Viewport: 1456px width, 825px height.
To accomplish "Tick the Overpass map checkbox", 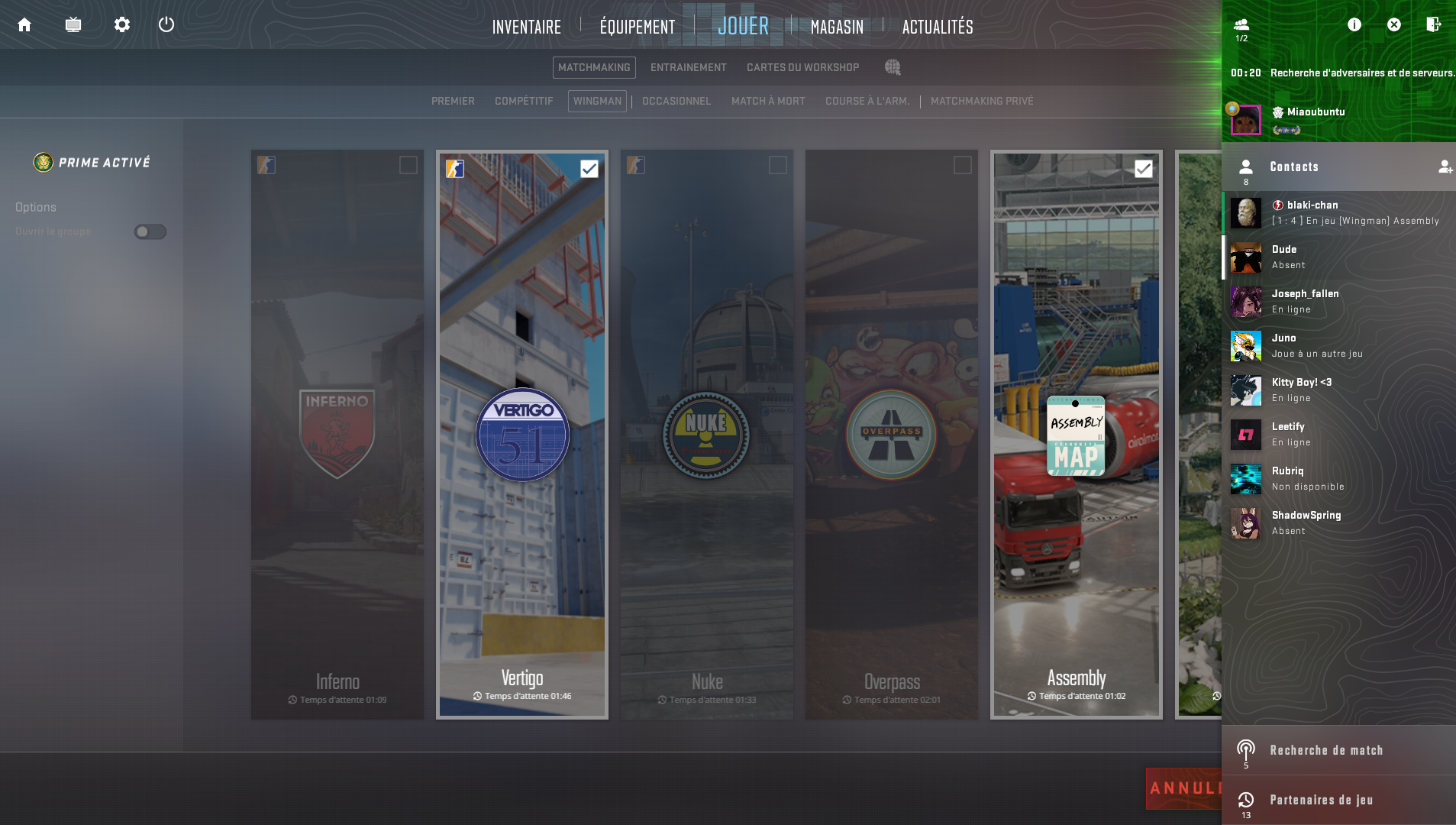I will (962, 166).
